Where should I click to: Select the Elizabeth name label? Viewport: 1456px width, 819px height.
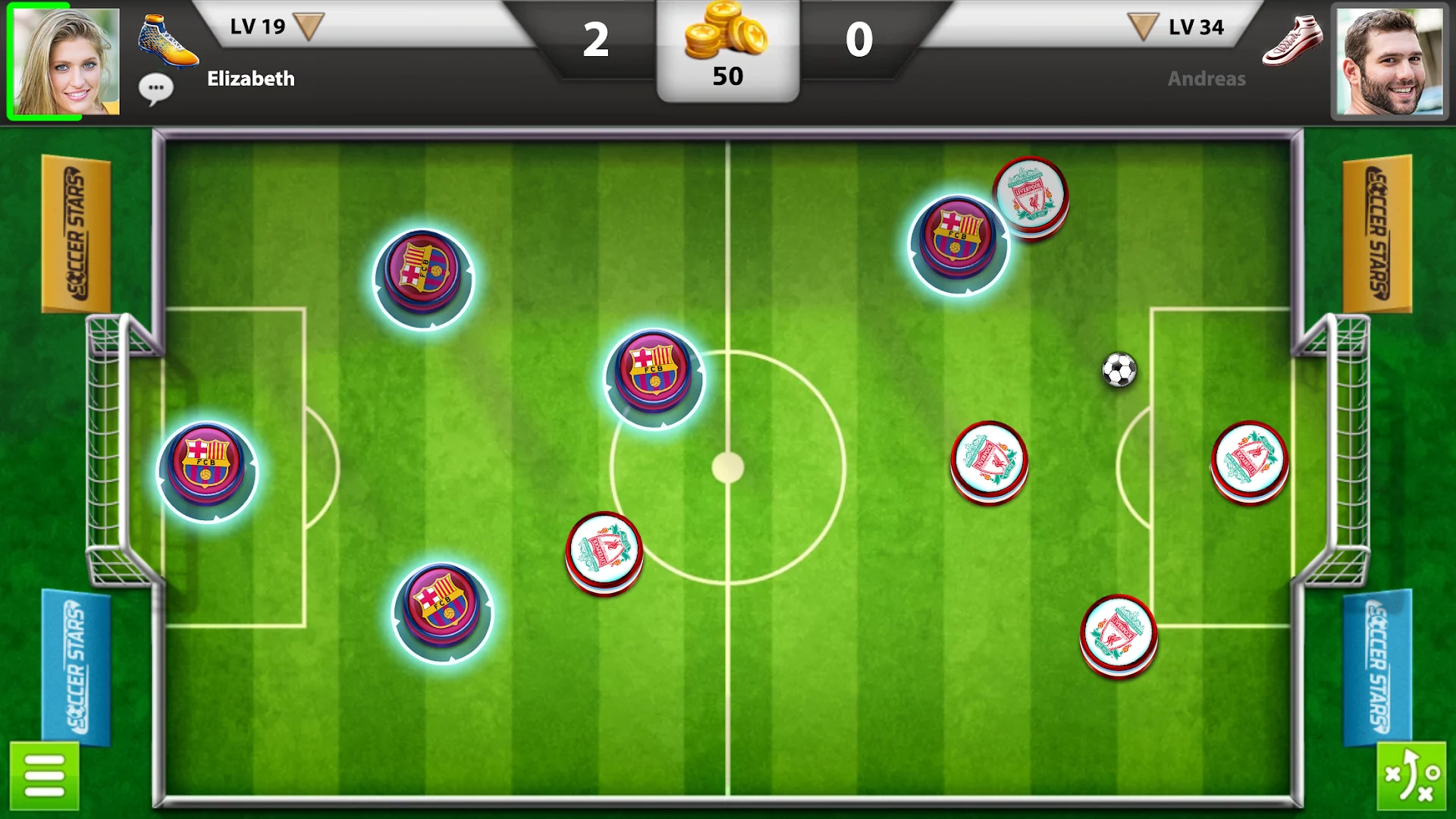tap(250, 78)
